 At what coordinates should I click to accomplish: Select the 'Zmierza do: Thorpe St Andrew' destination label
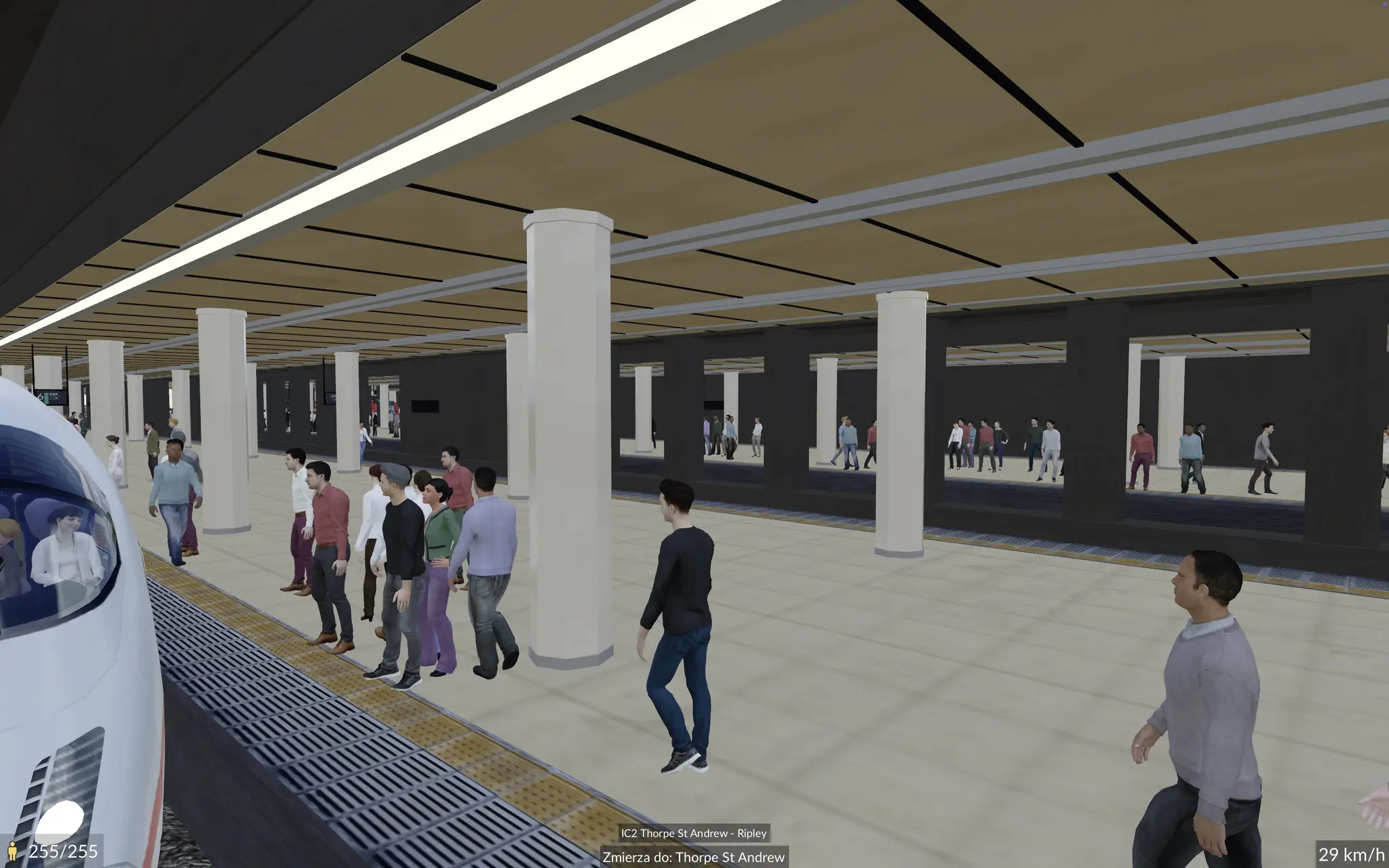tap(693, 857)
